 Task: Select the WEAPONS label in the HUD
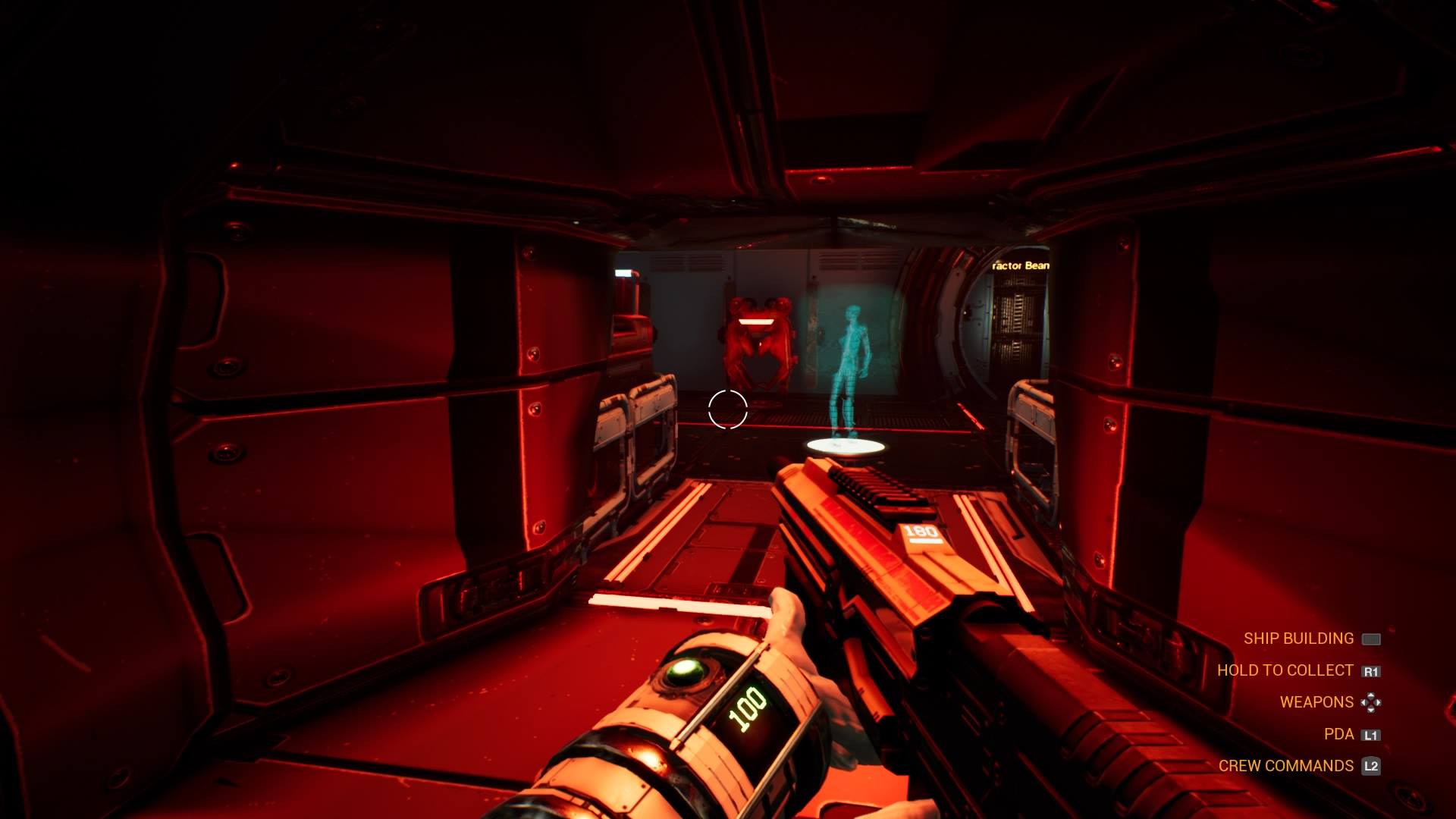point(1316,701)
